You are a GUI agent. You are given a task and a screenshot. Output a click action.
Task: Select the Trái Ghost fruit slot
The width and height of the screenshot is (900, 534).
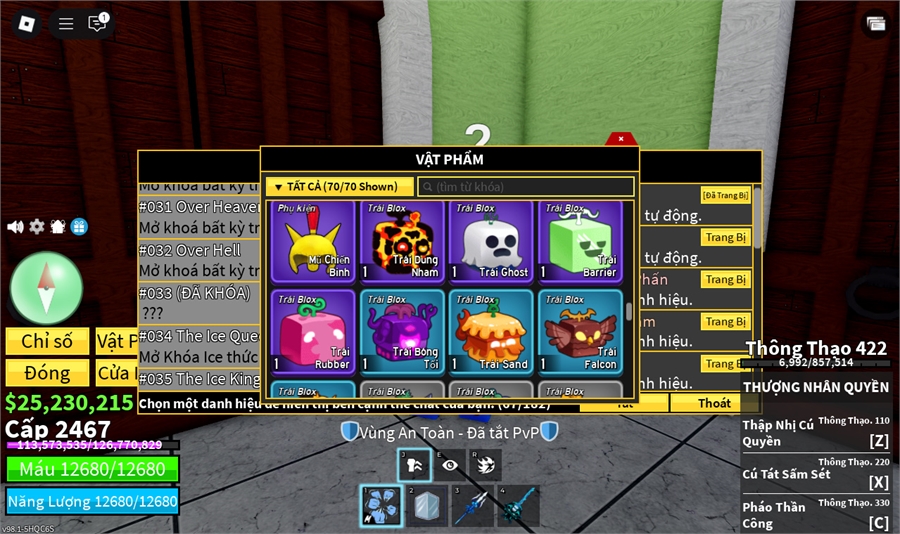491,241
